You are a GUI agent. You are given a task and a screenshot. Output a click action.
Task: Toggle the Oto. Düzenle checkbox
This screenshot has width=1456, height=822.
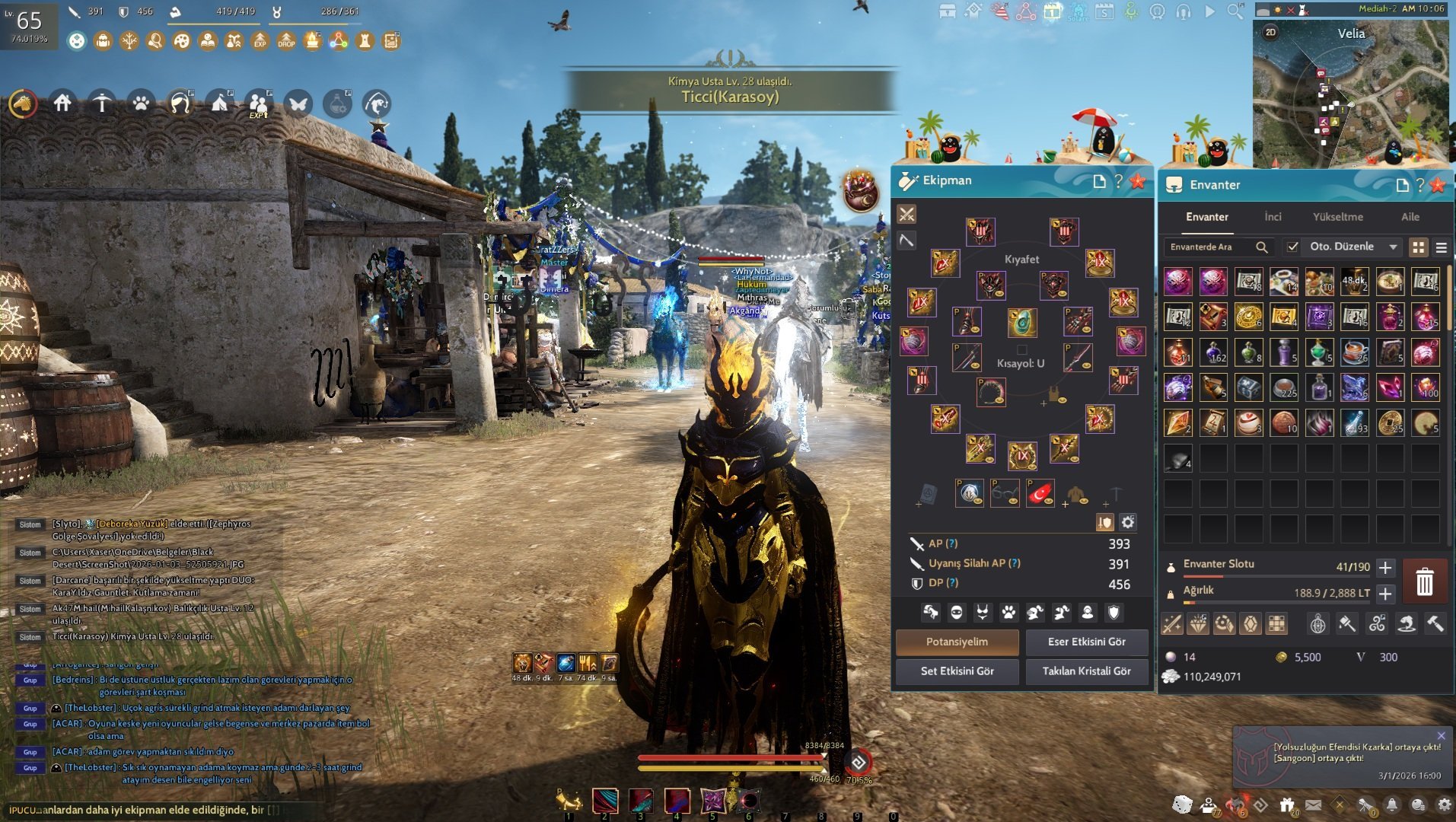click(1293, 248)
